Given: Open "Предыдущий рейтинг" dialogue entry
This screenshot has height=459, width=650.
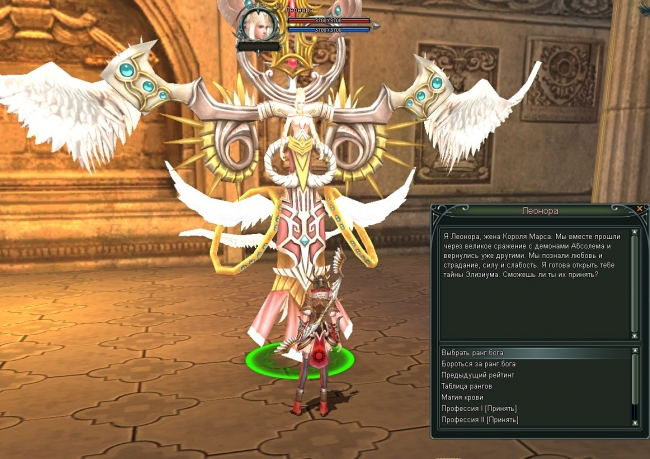Looking at the screenshot, I should tap(474, 375).
